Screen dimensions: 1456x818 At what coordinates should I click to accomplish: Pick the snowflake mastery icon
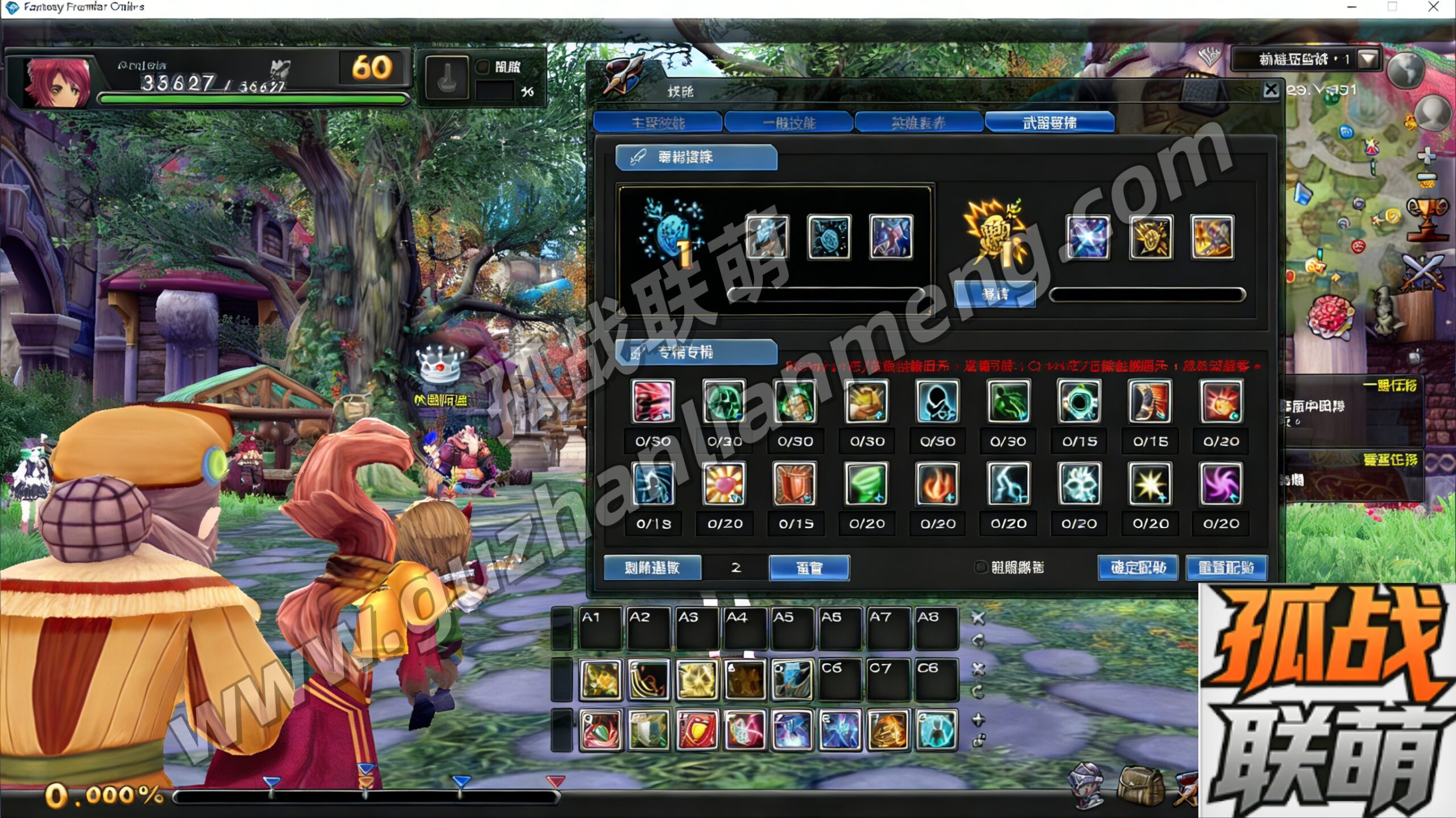click(x=1079, y=484)
